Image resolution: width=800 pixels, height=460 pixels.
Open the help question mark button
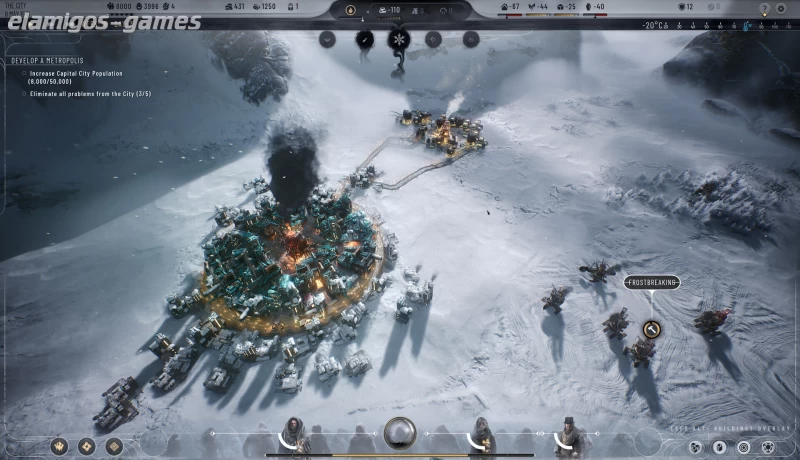pyautogui.click(x=764, y=8)
